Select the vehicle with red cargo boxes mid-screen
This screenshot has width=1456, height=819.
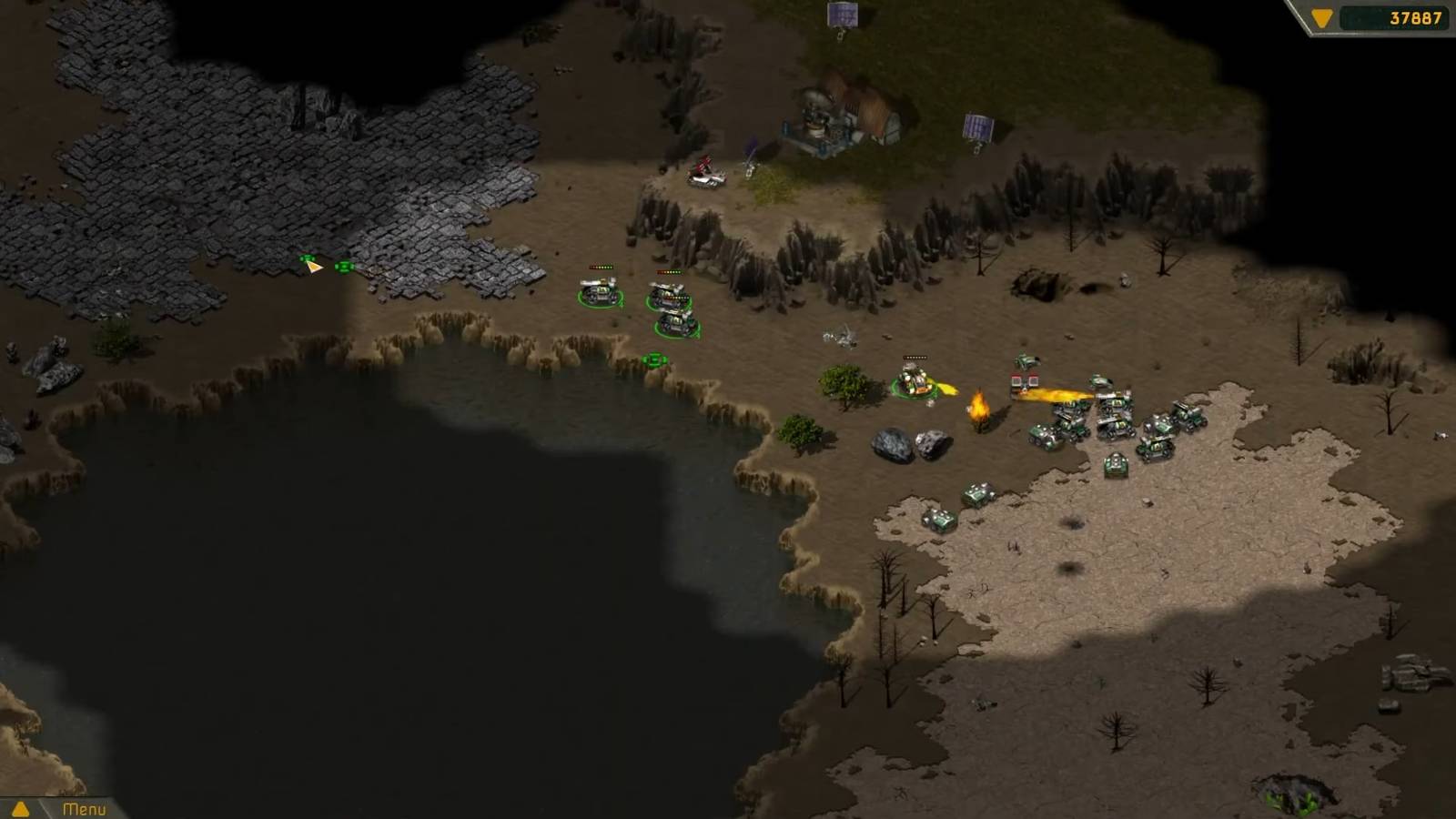point(1026,382)
